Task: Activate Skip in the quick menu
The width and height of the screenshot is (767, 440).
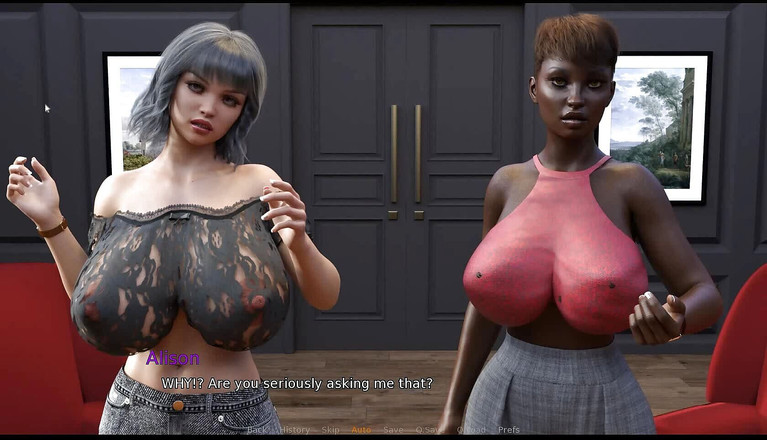Action: 330,430
